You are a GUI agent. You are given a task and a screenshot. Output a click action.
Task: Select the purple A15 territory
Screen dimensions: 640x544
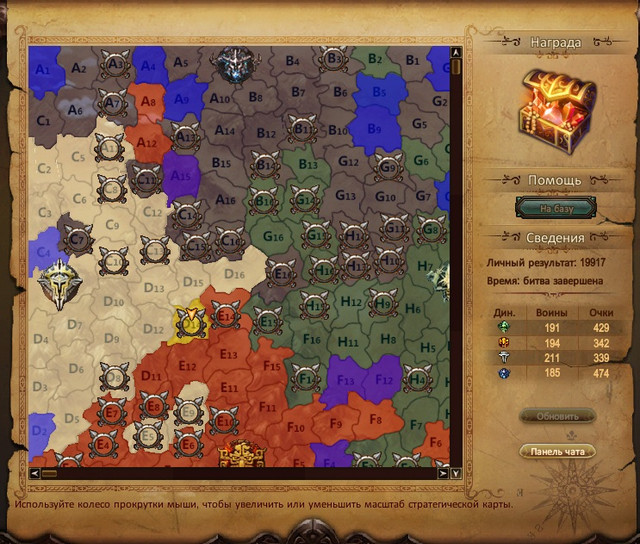[181, 172]
